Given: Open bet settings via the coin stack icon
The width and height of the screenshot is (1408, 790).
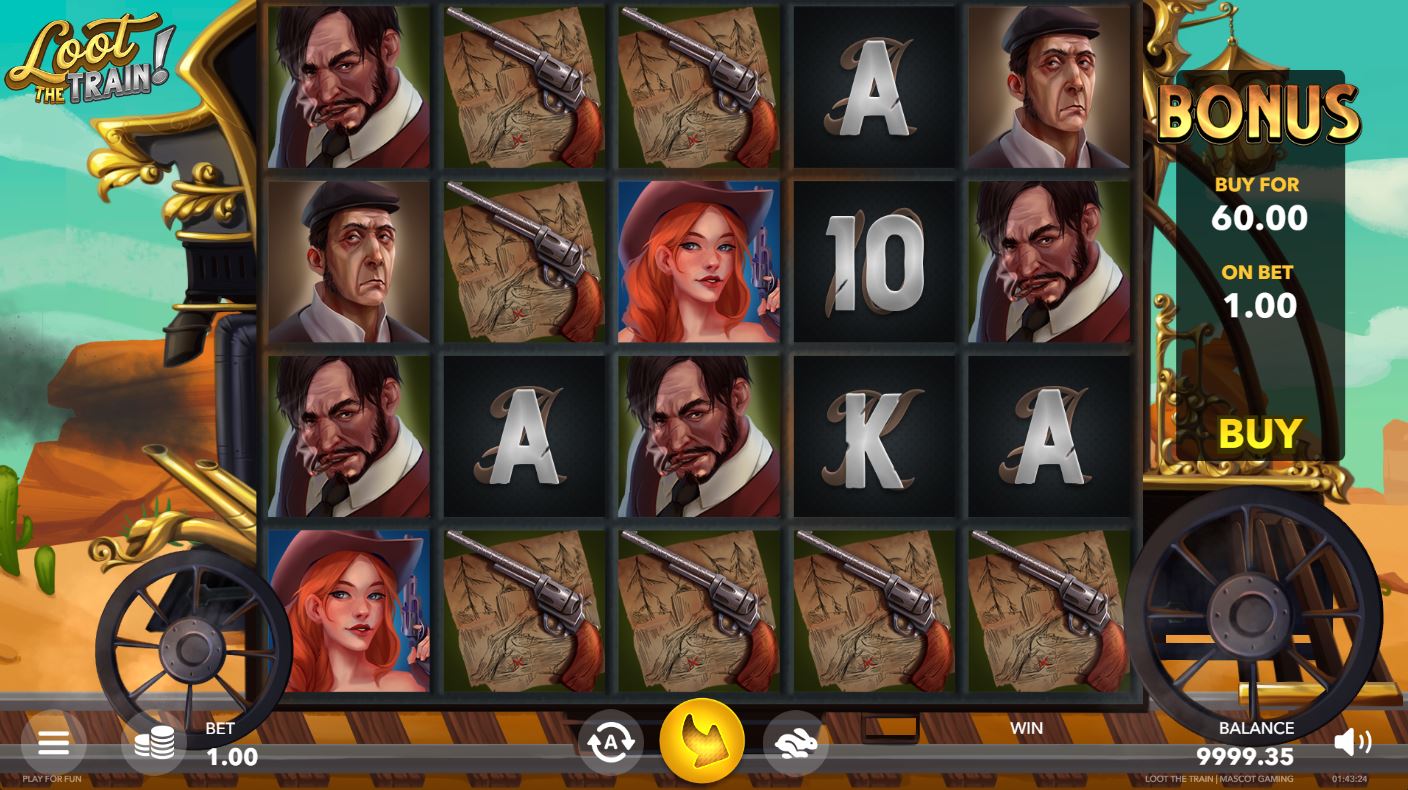Looking at the screenshot, I should pyautogui.click(x=154, y=742).
